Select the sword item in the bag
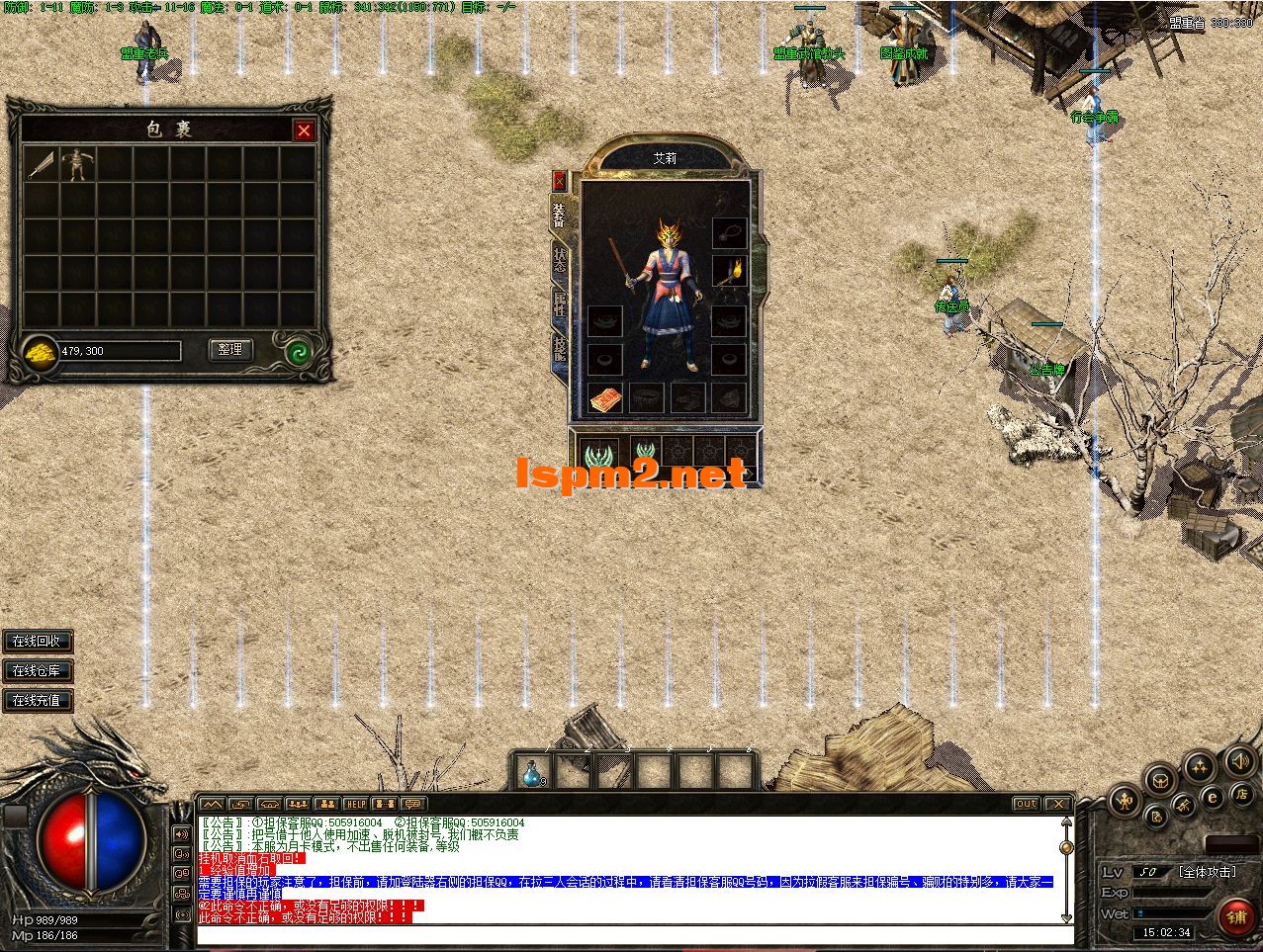 (x=42, y=164)
